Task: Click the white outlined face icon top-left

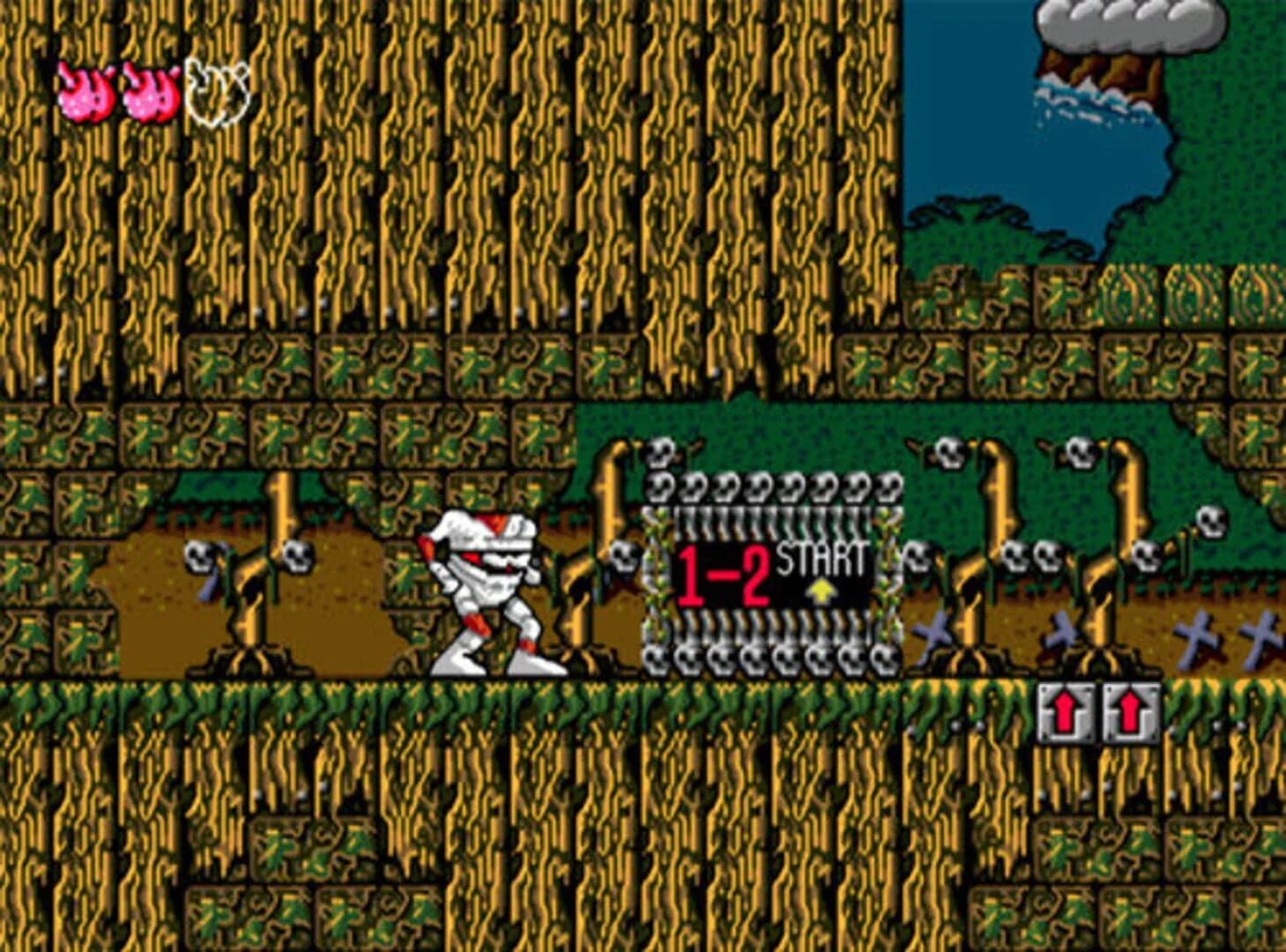Action: (214, 86)
